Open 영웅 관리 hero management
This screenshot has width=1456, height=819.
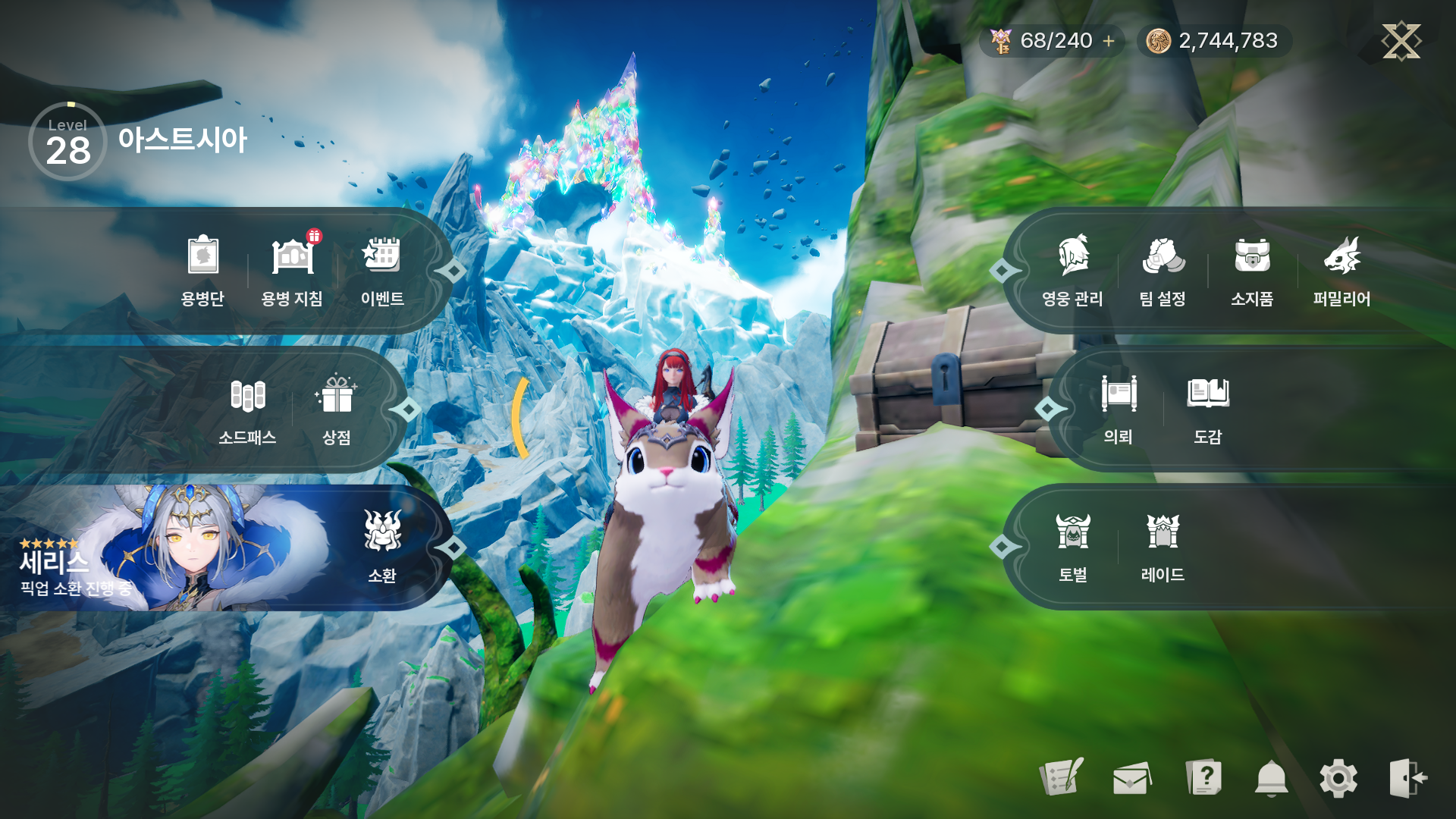point(1072,270)
